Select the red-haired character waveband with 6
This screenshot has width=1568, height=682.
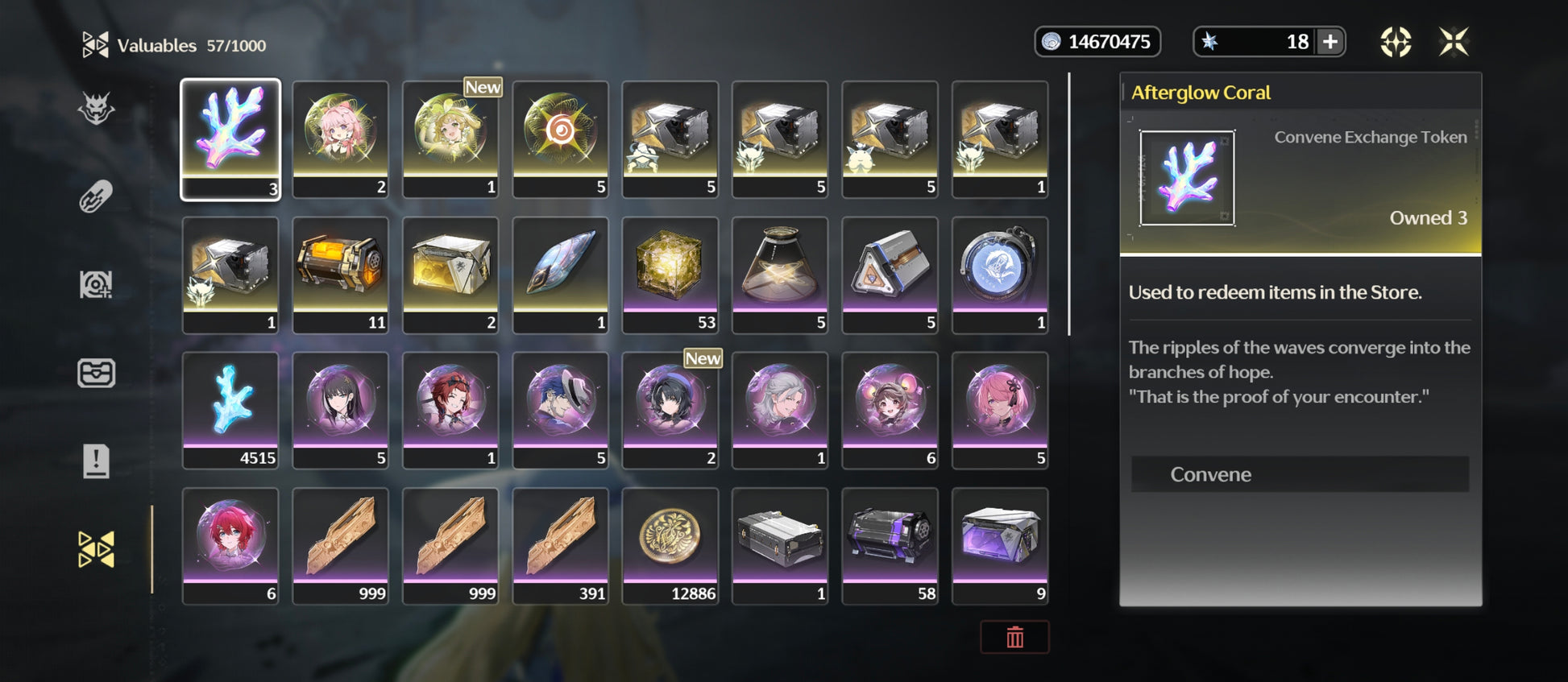pos(230,545)
